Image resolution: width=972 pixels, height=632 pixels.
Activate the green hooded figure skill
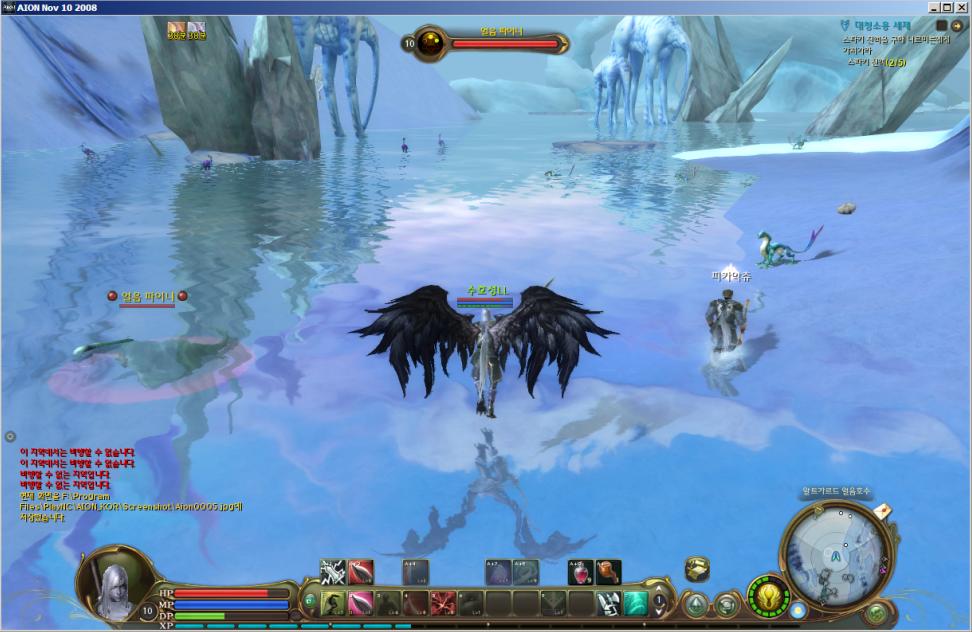pos(333,603)
